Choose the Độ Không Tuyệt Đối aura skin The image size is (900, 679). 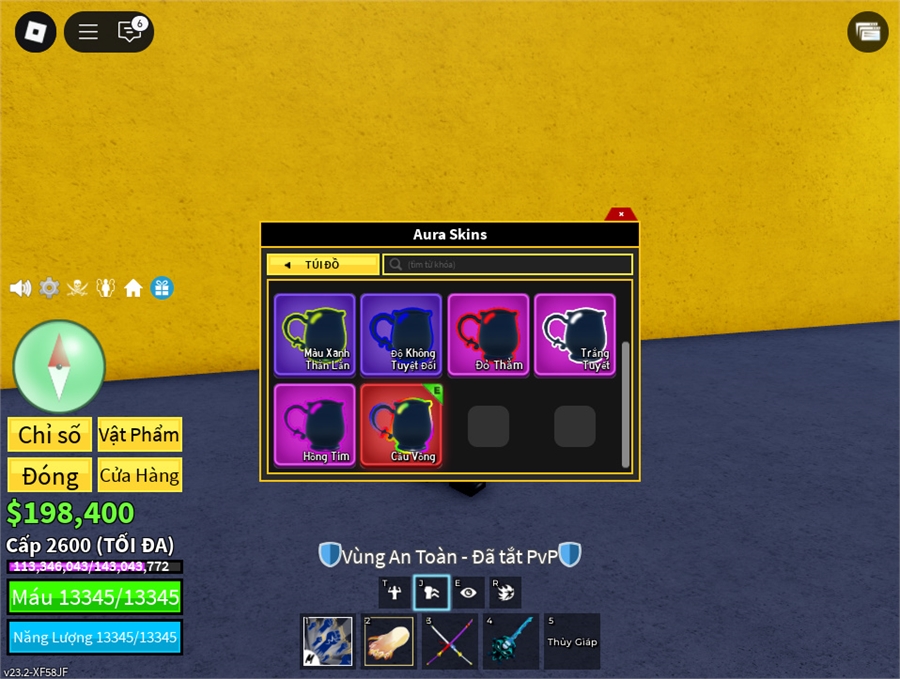(x=401, y=334)
